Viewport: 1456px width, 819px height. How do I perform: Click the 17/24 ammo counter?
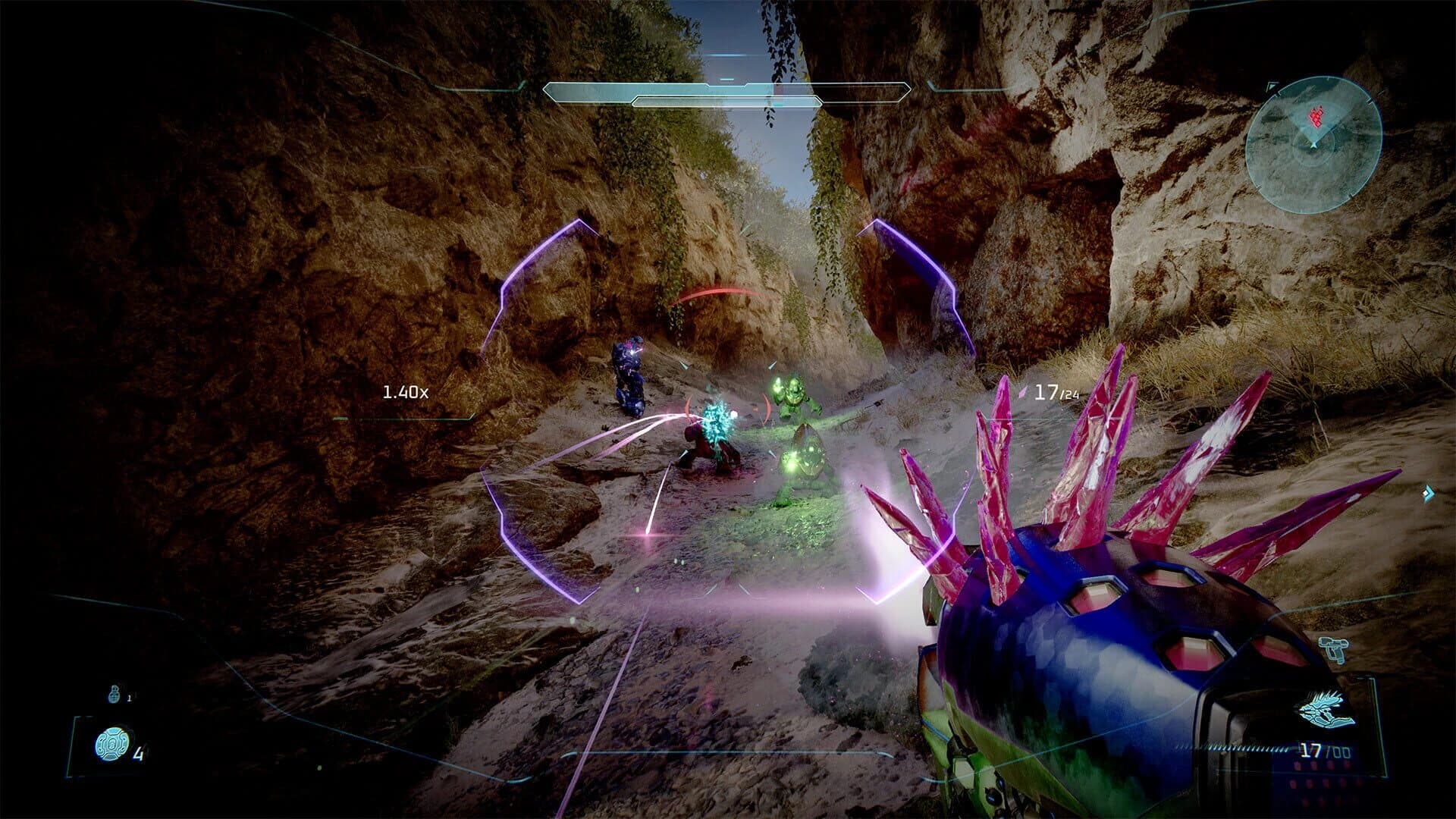tap(1058, 393)
